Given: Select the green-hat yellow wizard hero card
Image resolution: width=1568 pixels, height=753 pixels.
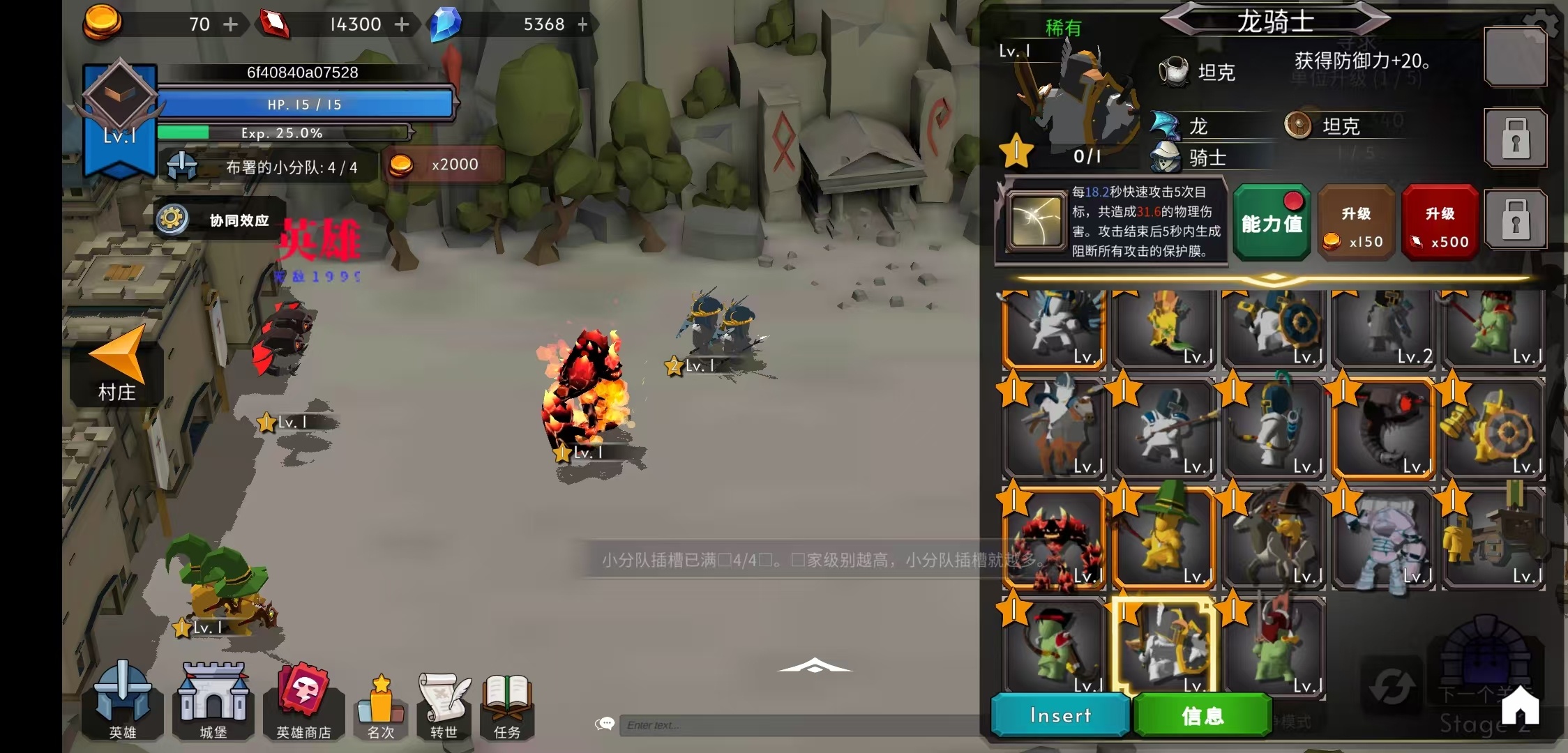Looking at the screenshot, I should (x=1163, y=538).
